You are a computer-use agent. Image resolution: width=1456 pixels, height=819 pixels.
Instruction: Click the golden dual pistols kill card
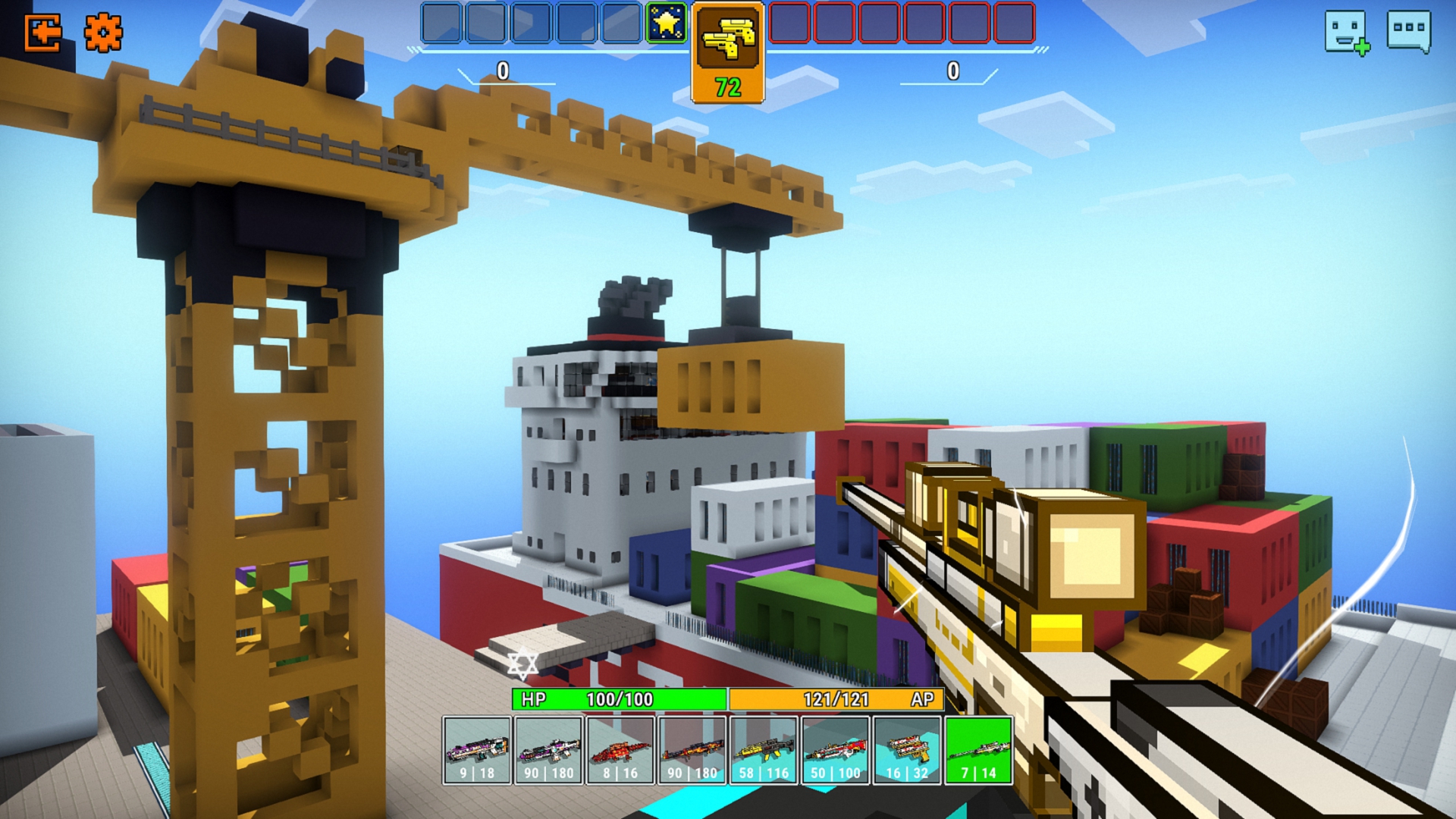pyautogui.click(x=726, y=42)
